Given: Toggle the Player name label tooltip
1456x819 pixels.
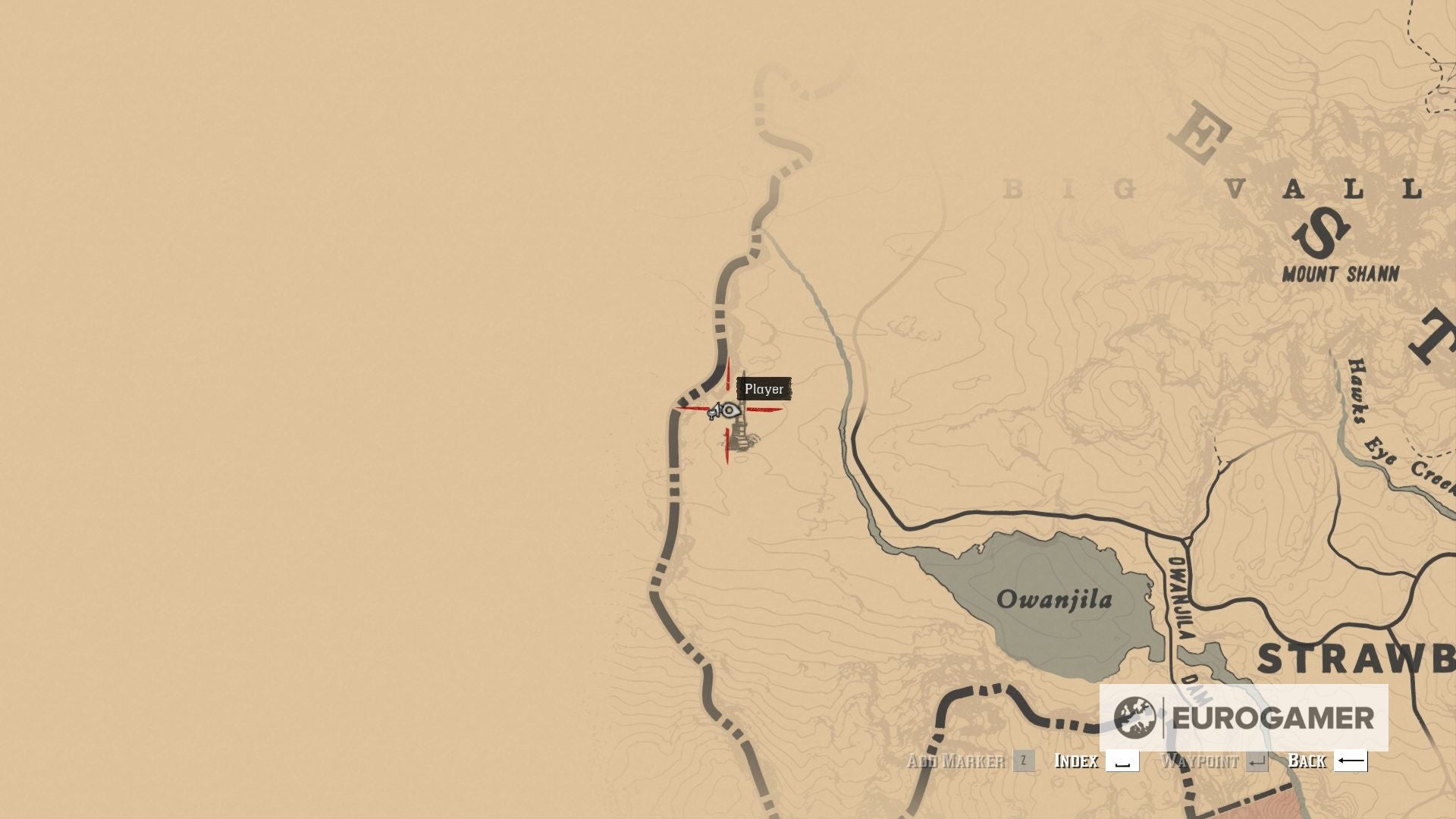Looking at the screenshot, I should pyautogui.click(x=765, y=389).
